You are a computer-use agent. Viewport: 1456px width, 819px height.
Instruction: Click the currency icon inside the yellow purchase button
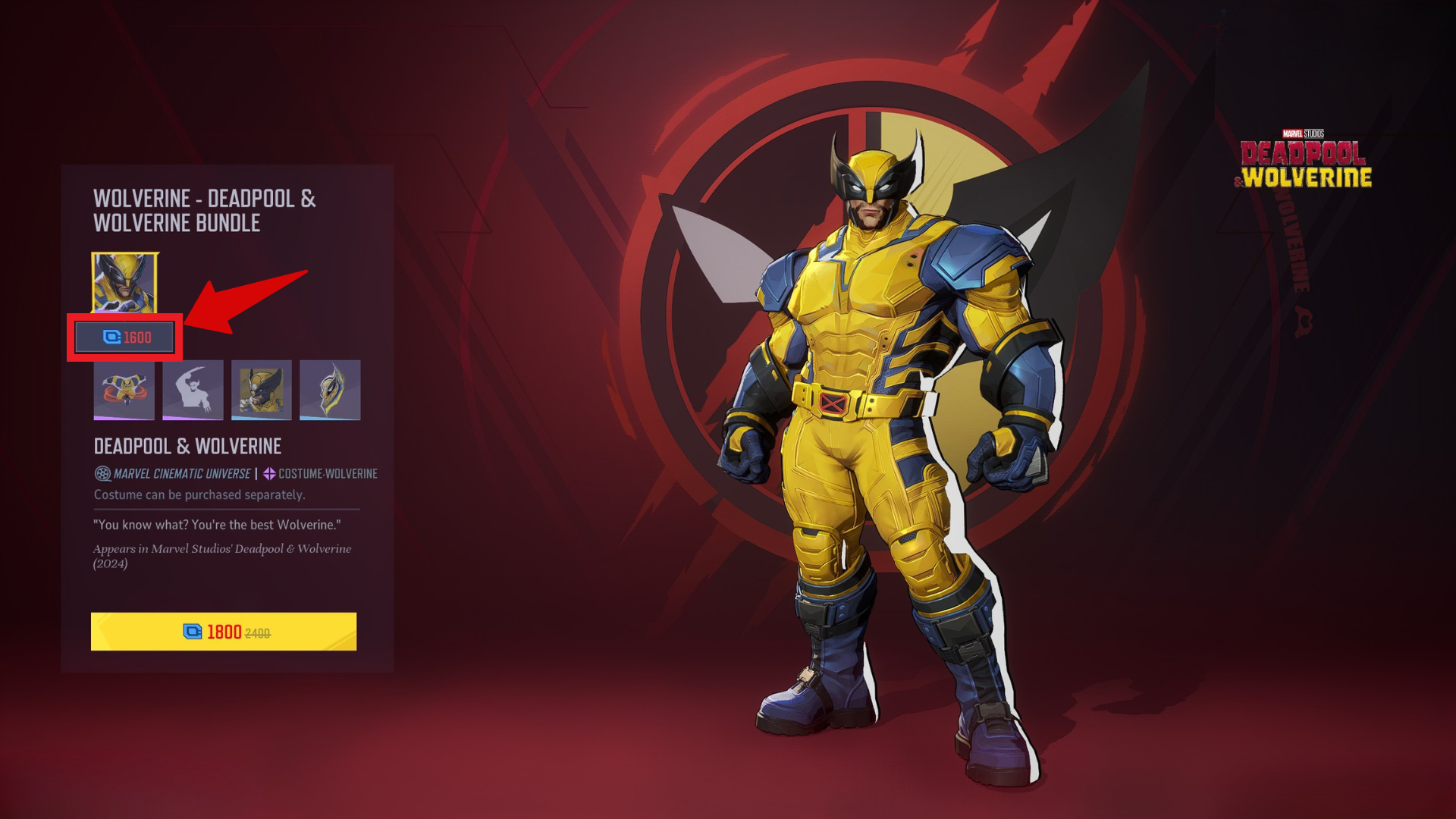click(x=194, y=632)
